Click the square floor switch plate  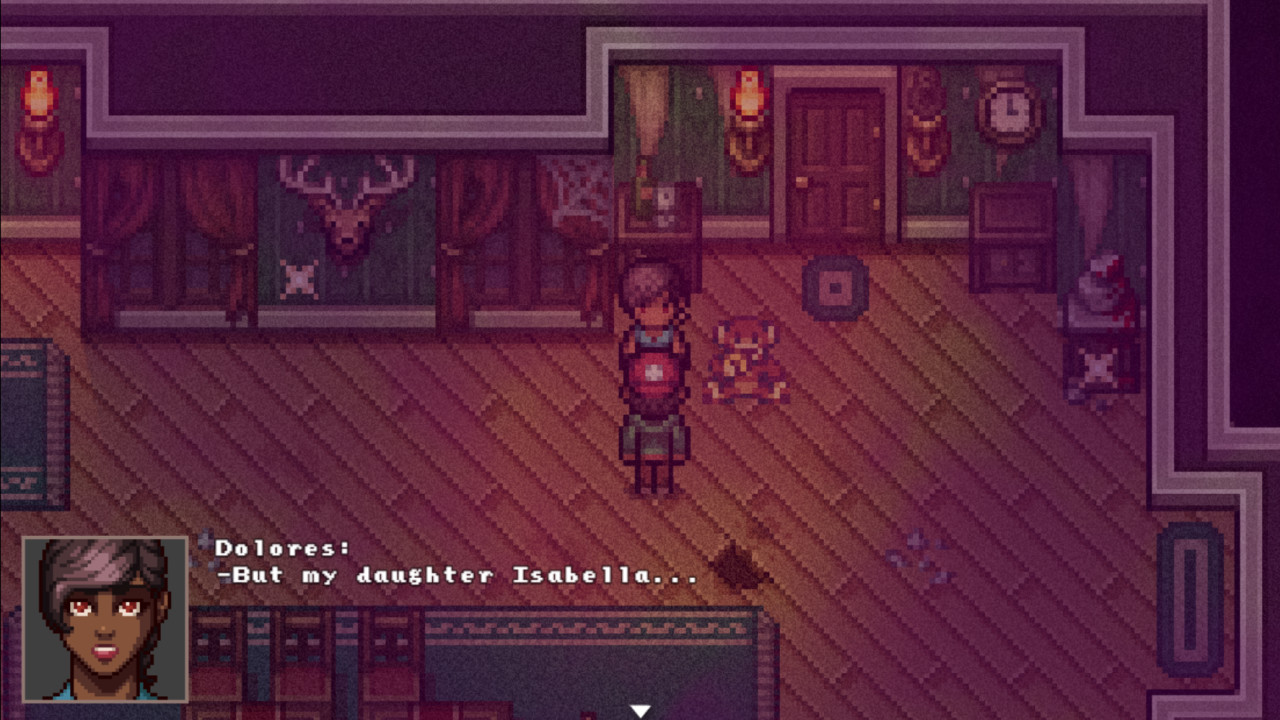(x=835, y=285)
